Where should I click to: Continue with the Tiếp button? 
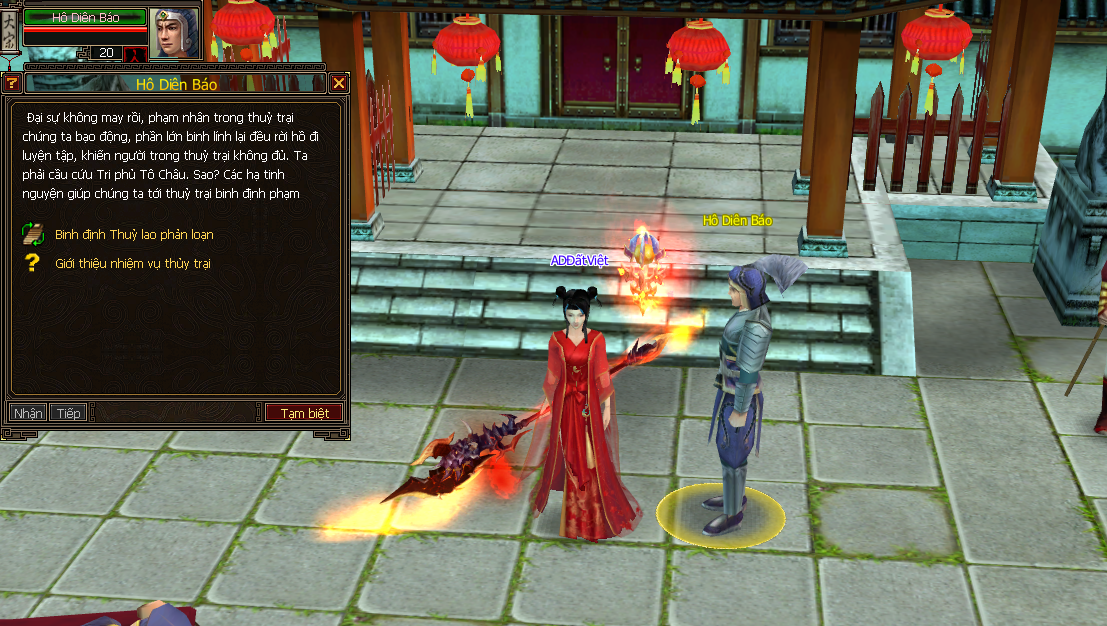coord(69,413)
